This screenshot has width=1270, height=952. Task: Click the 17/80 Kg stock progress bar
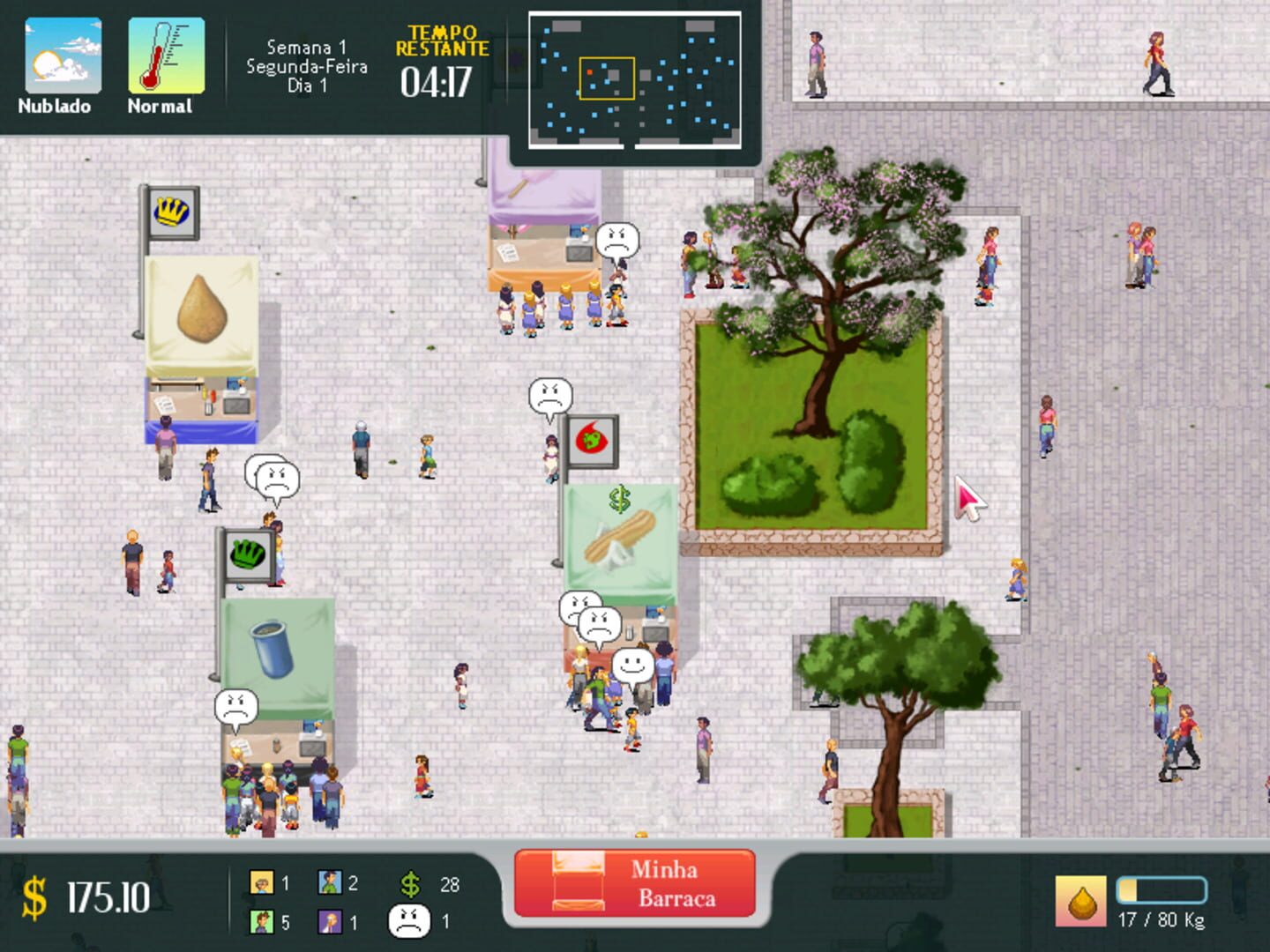pos(1162,891)
